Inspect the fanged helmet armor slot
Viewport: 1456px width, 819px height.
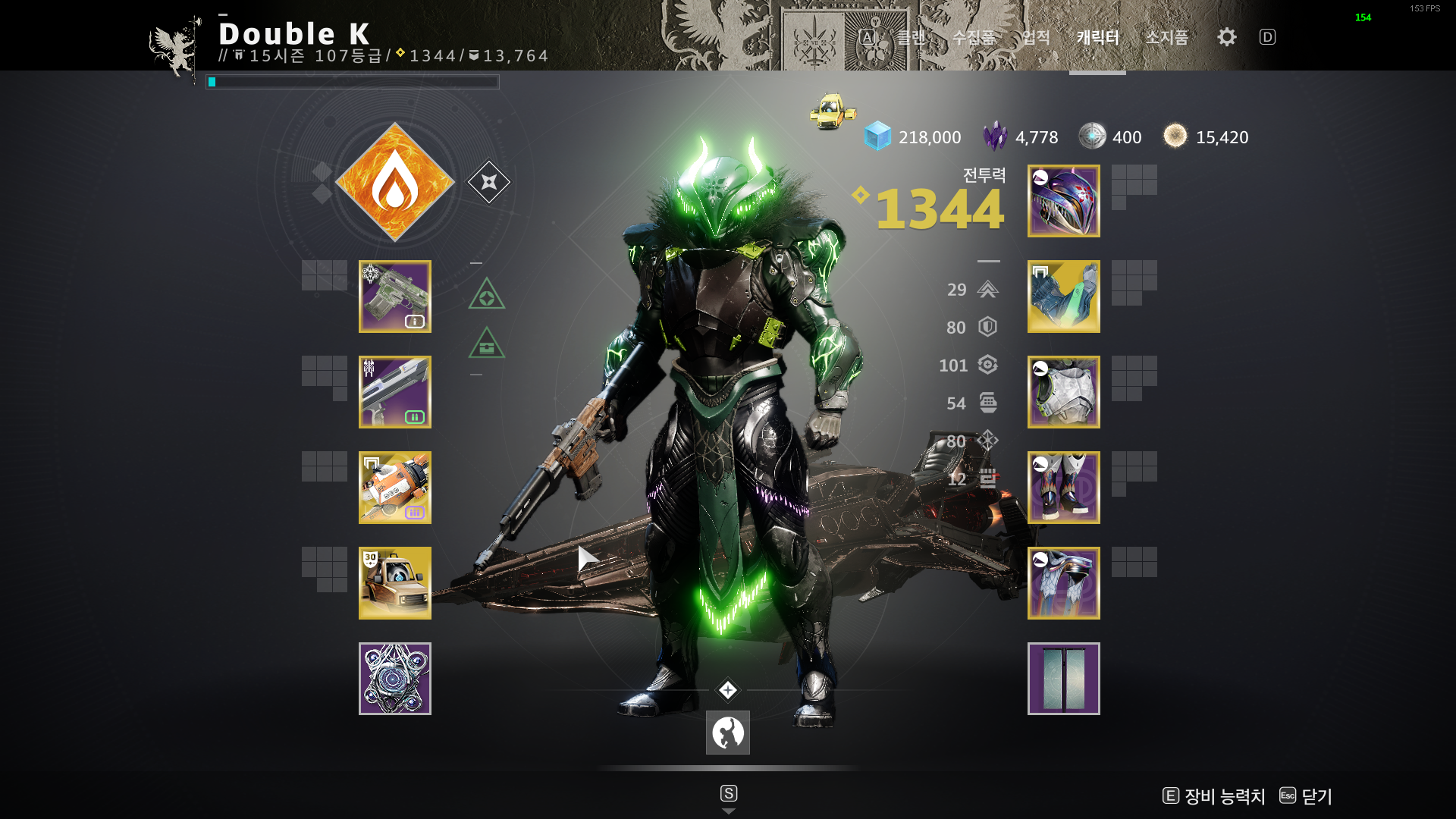(x=1064, y=201)
